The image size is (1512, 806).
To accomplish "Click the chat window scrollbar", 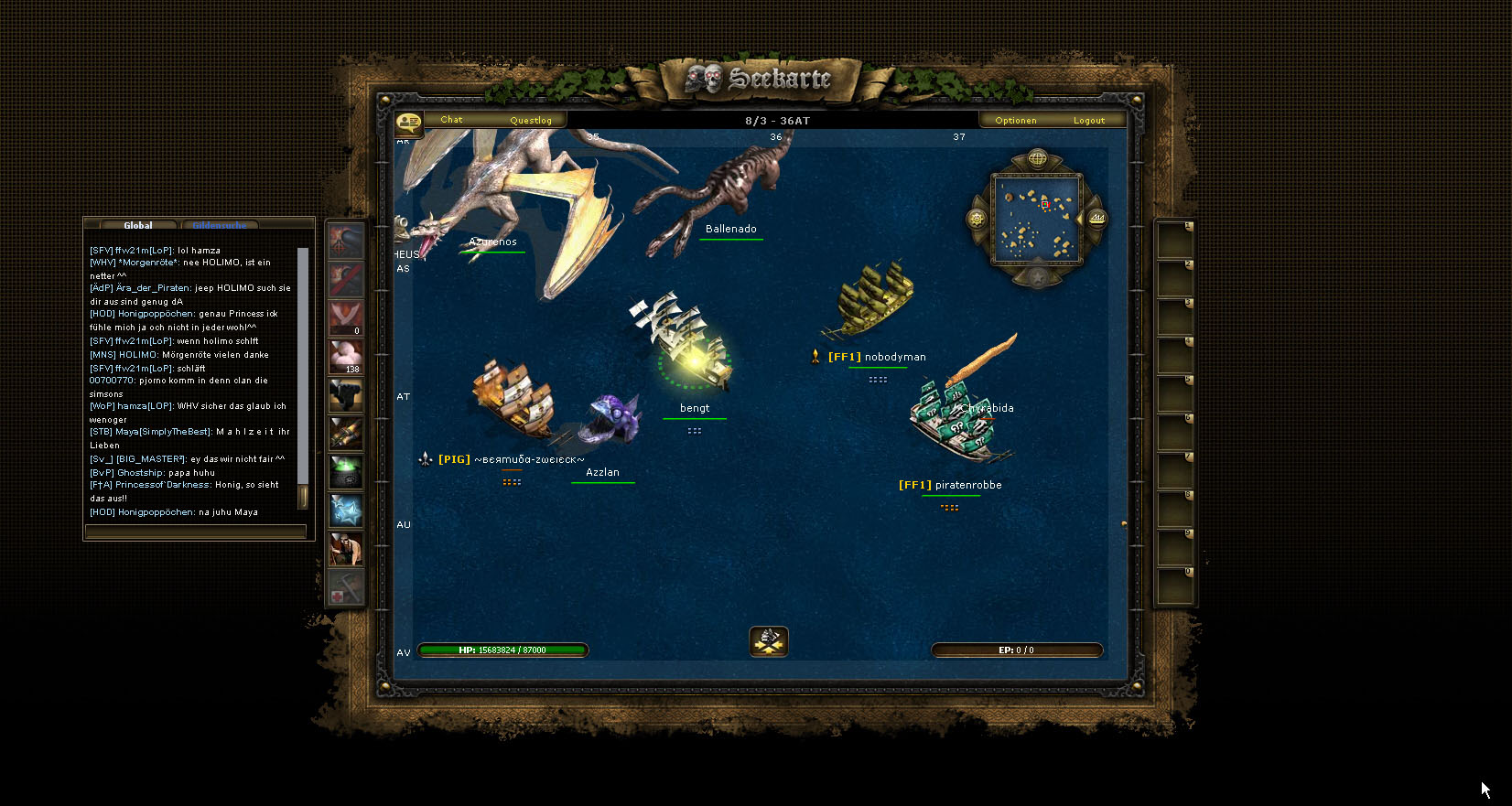I will (x=303, y=375).
